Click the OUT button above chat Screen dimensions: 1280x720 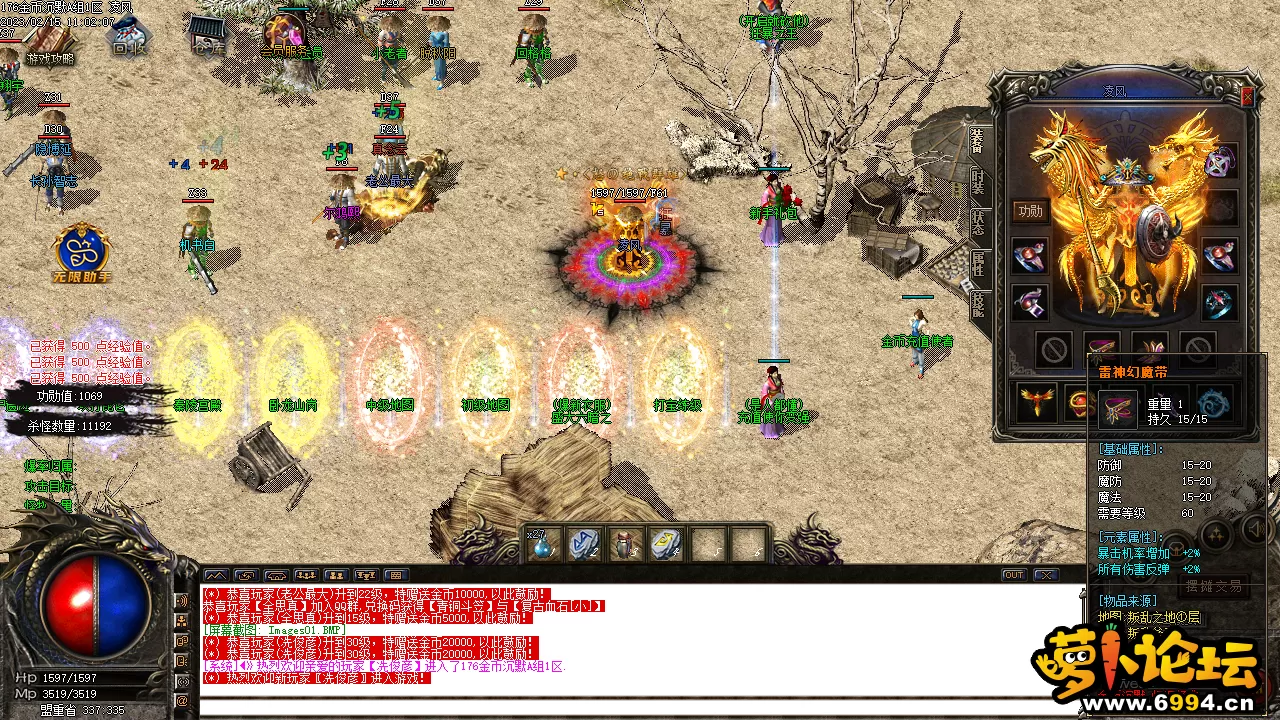[x=1014, y=575]
